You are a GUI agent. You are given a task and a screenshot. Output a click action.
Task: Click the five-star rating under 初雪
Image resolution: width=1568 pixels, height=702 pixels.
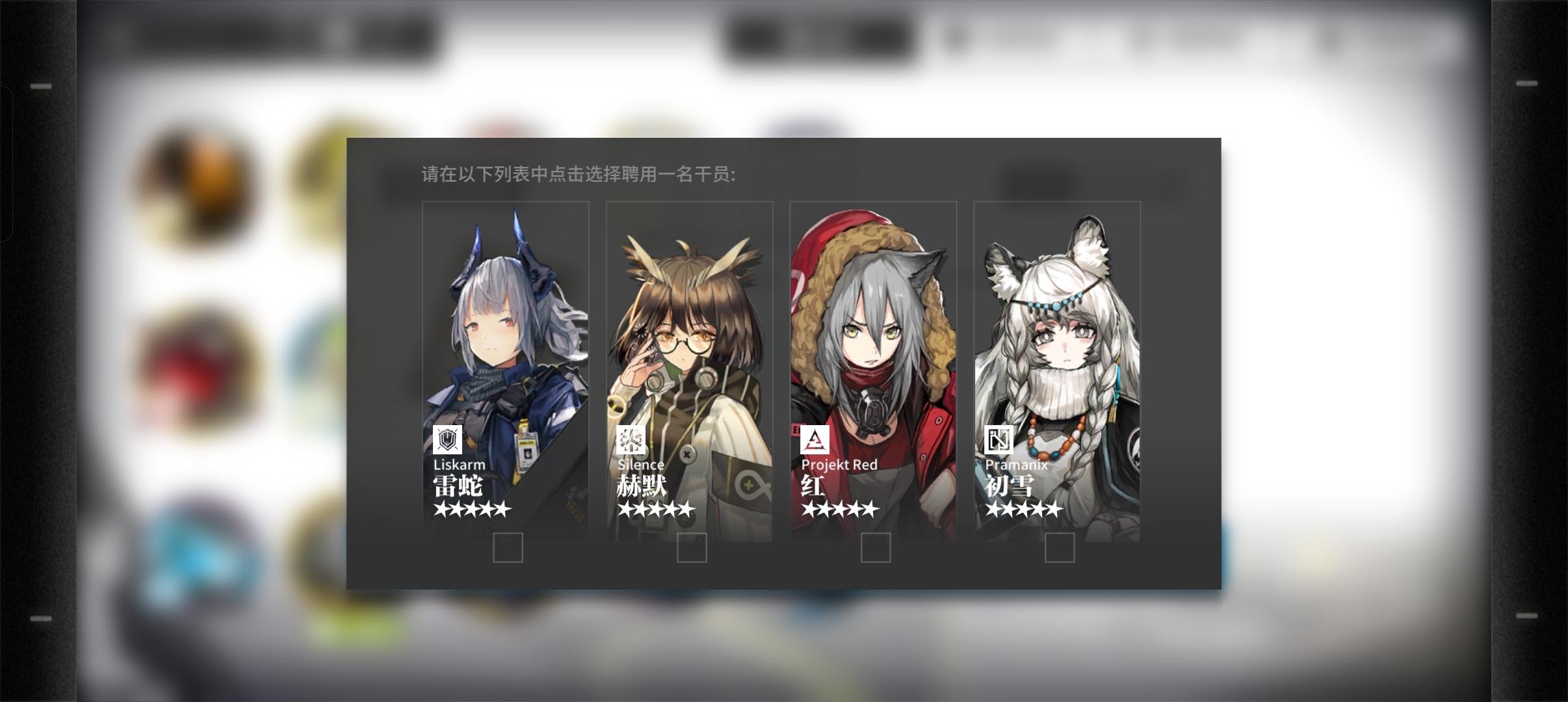(x=1023, y=509)
